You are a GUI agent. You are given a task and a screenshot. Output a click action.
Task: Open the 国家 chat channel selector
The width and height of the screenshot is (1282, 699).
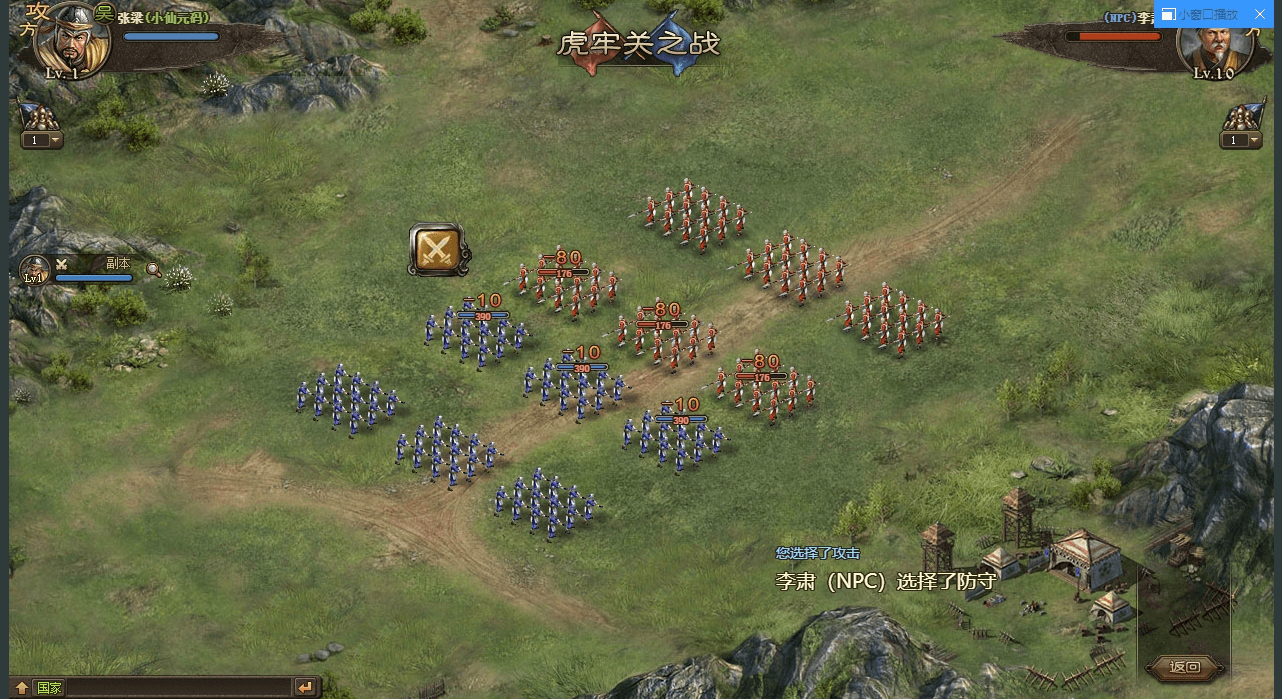49,688
